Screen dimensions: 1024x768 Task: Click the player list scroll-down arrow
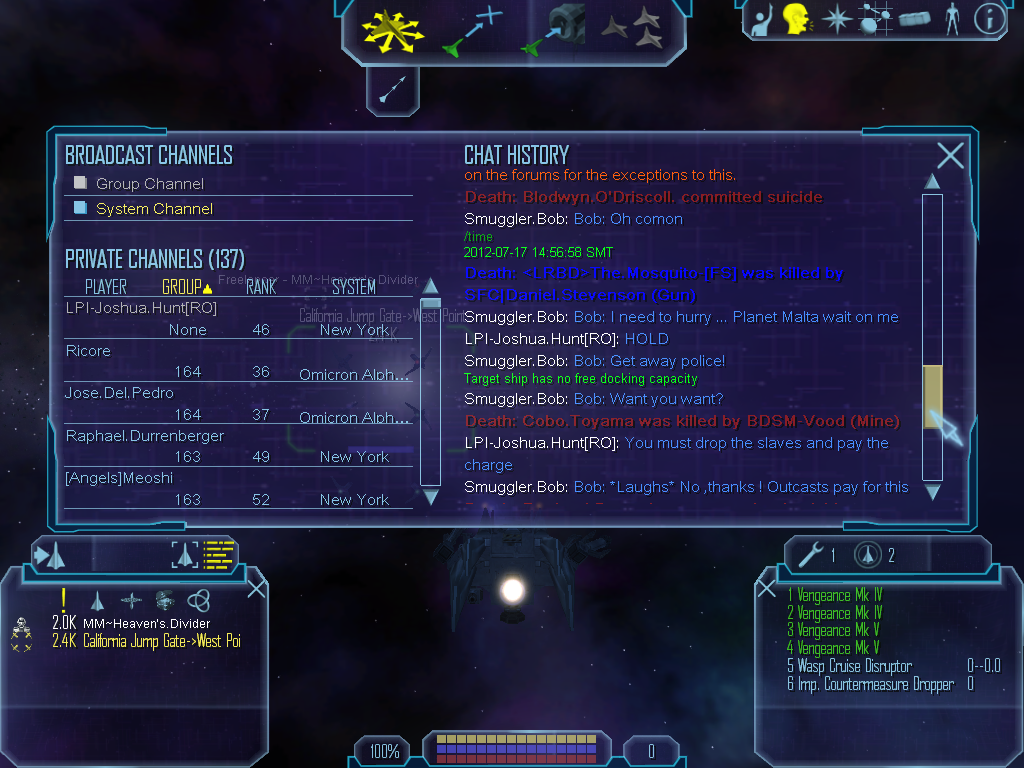click(x=431, y=497)
